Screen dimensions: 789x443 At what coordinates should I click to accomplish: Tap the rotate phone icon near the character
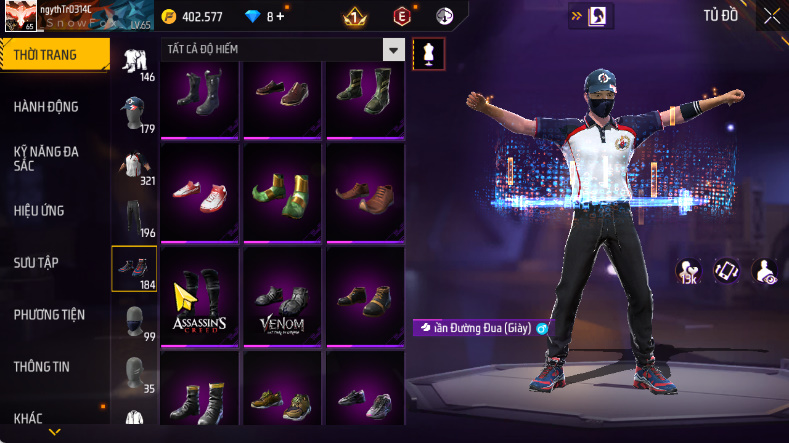coord(726,270)
